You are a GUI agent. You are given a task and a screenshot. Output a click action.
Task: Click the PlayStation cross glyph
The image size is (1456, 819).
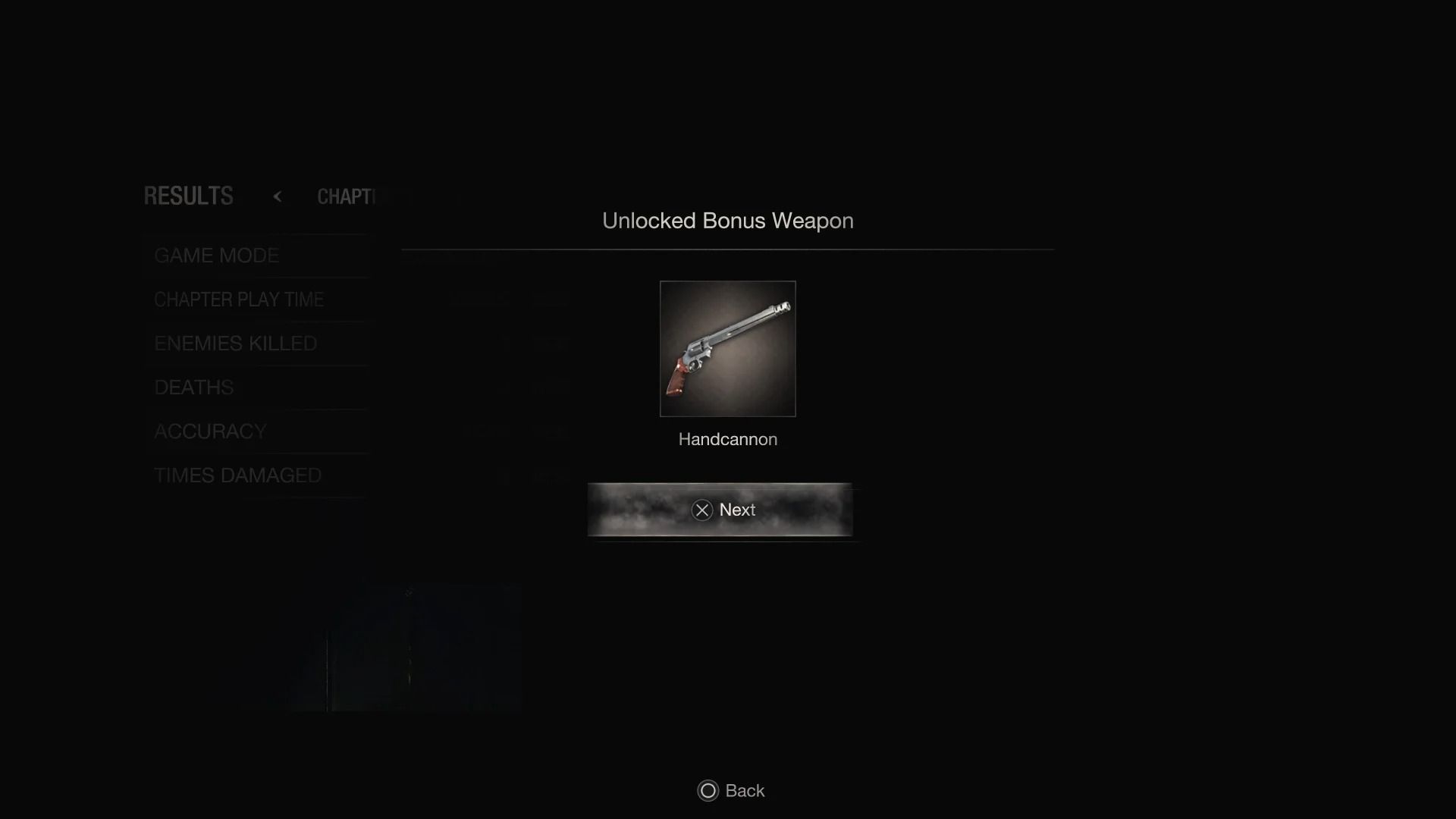pos(702,510)
